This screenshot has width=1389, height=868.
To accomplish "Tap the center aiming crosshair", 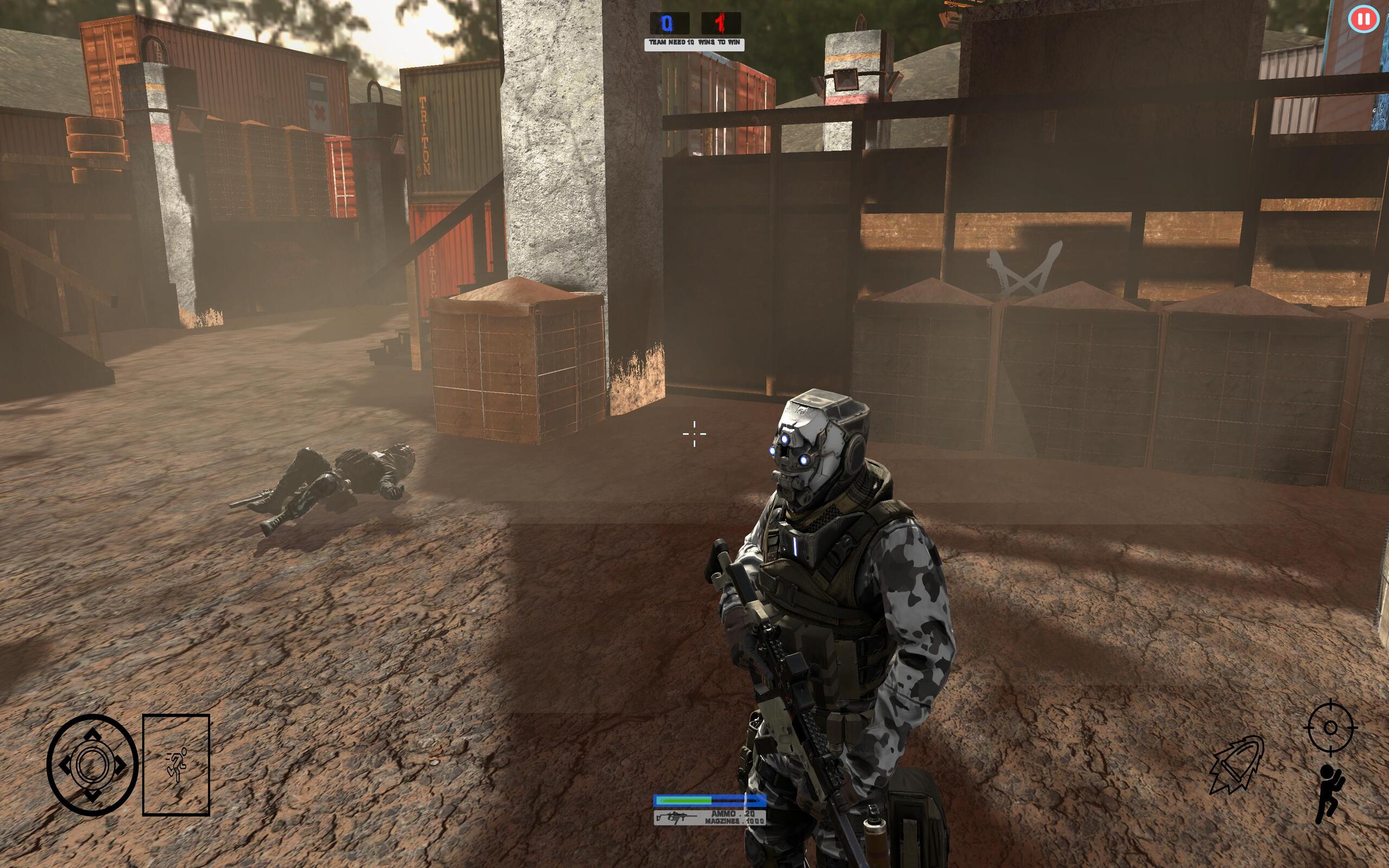I will point(694,435).
